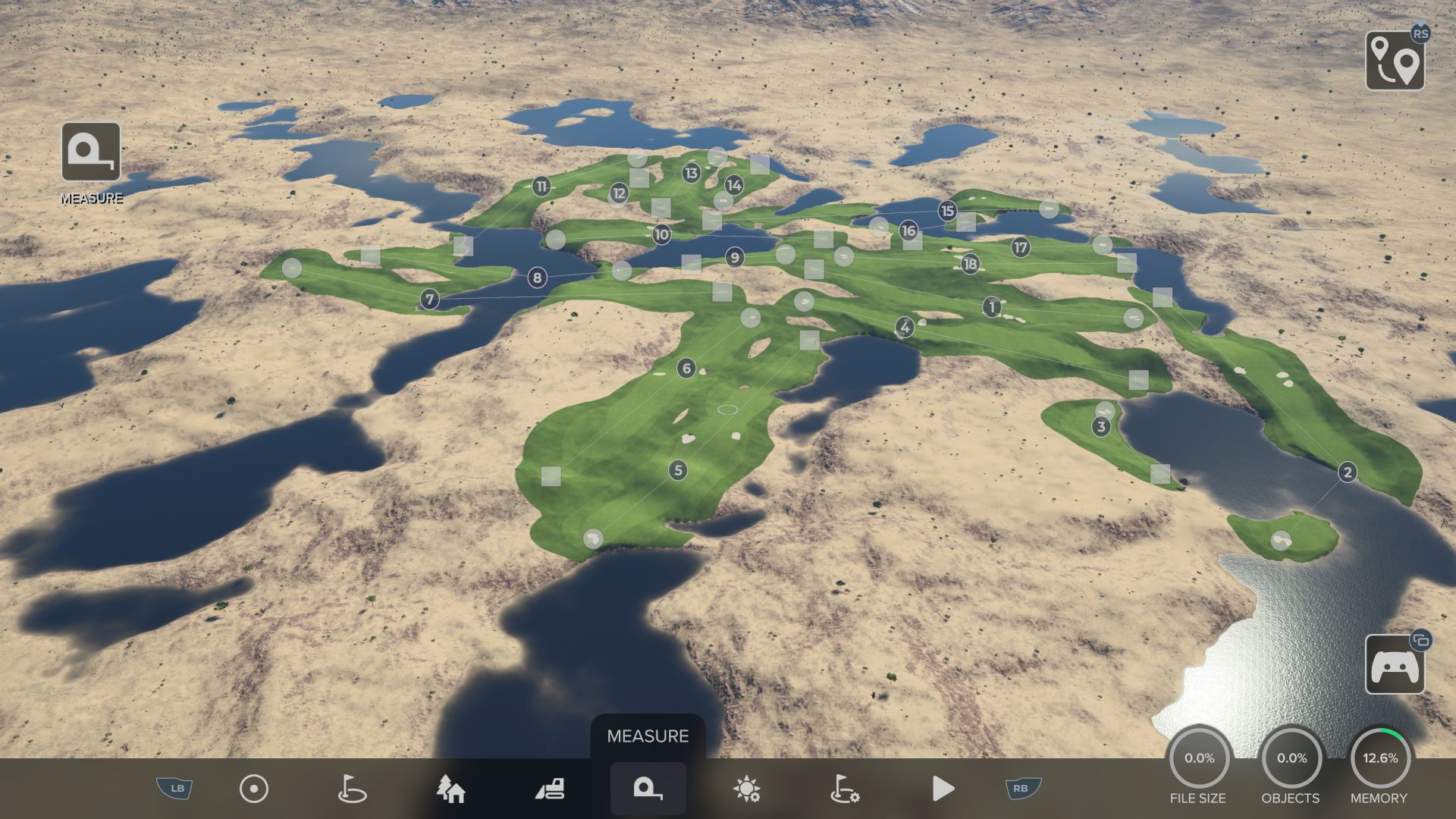Click the MEASURE tooltip label above the toolbar
Screen dimensions: 1456x819
648,735
